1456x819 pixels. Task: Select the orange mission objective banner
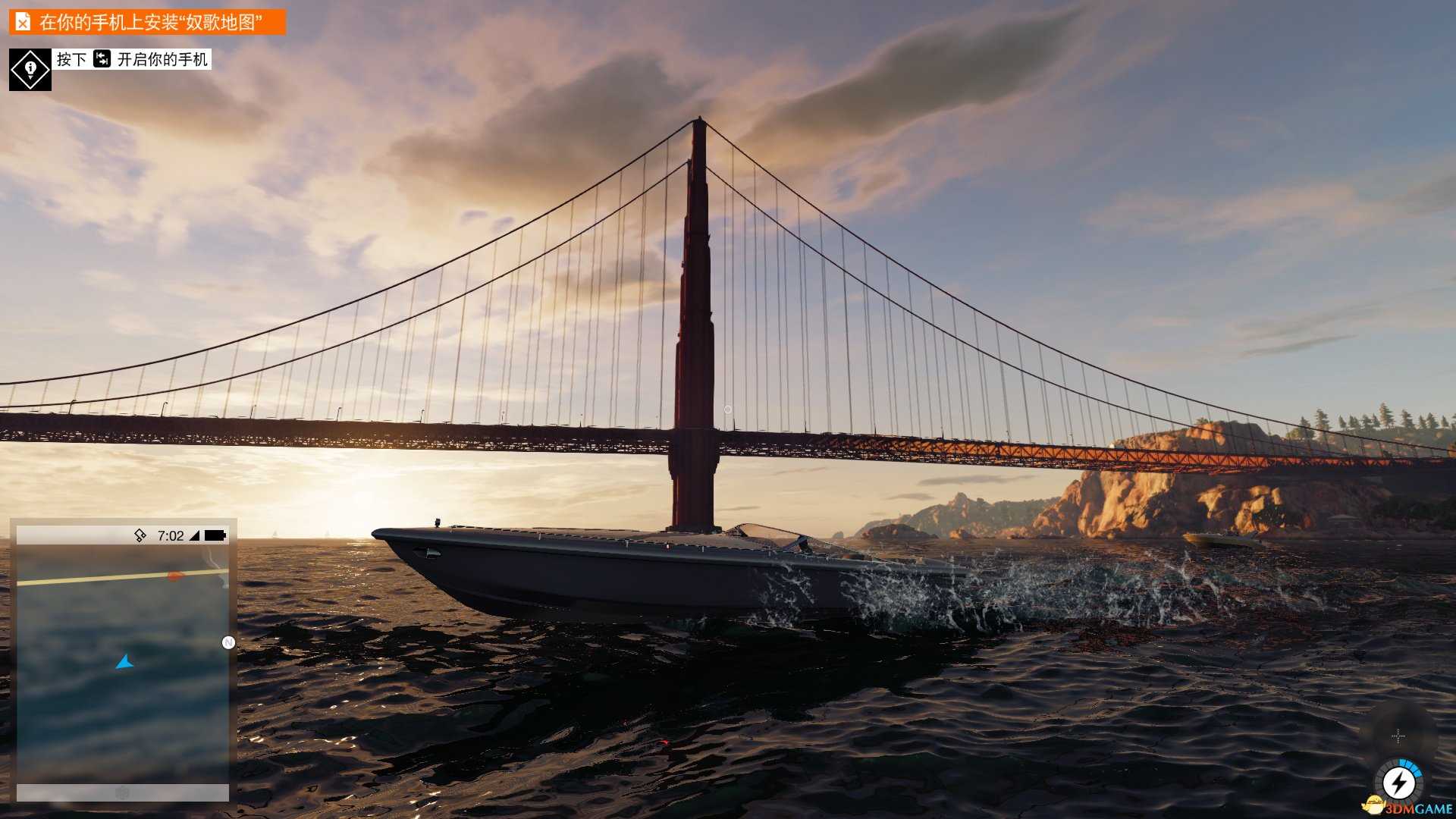(x=147, y=22)
